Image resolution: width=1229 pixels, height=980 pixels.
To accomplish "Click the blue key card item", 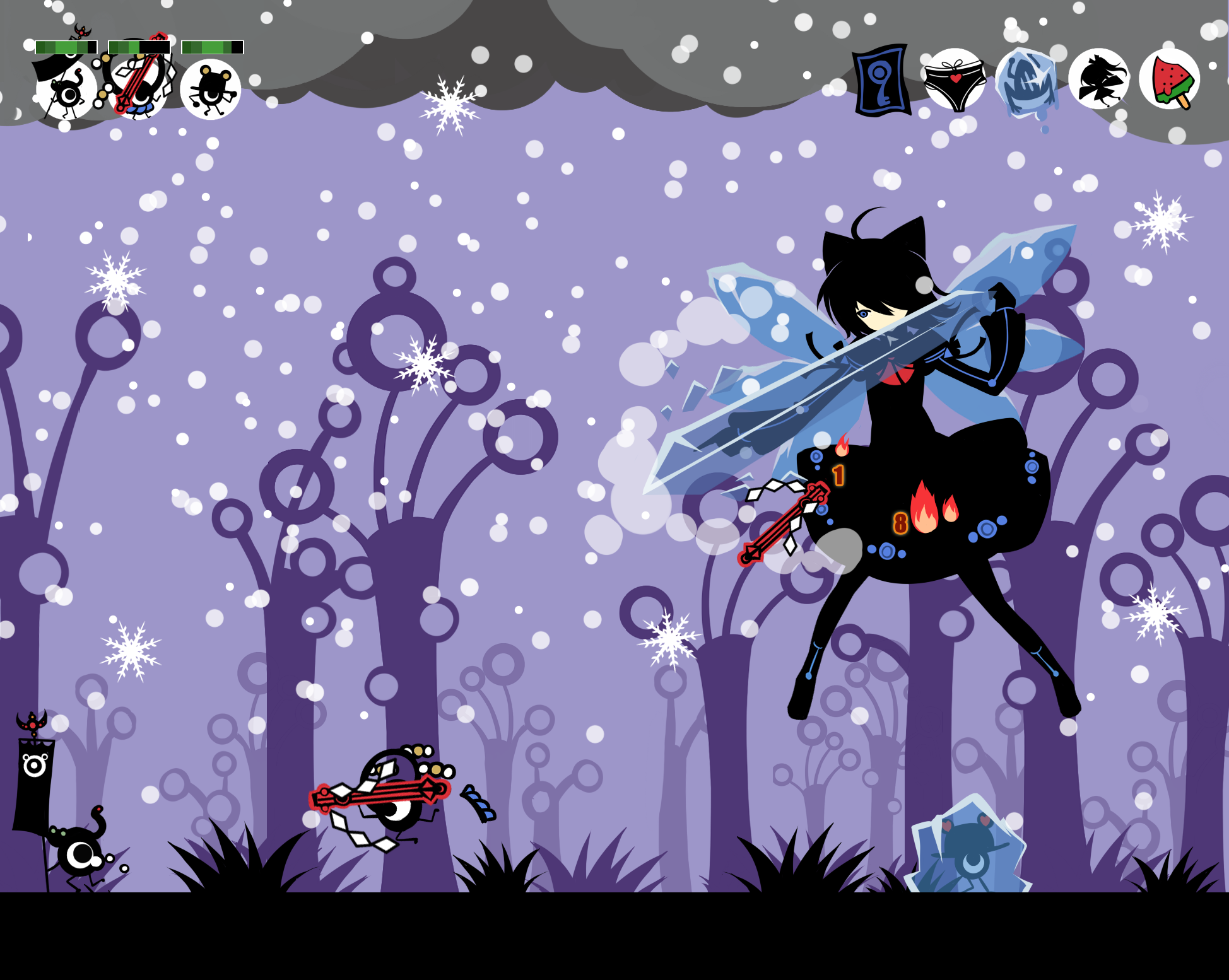I will tap(881, 80).
